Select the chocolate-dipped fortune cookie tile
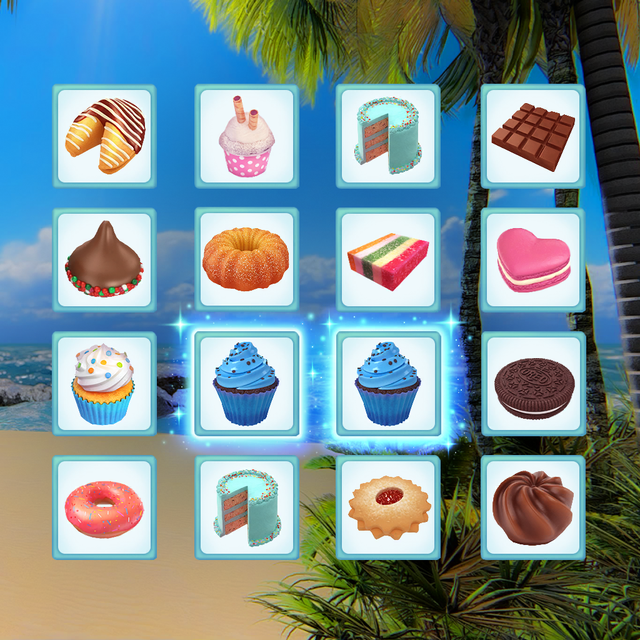Viewport: 640px width, 640px height. (104, 136)
